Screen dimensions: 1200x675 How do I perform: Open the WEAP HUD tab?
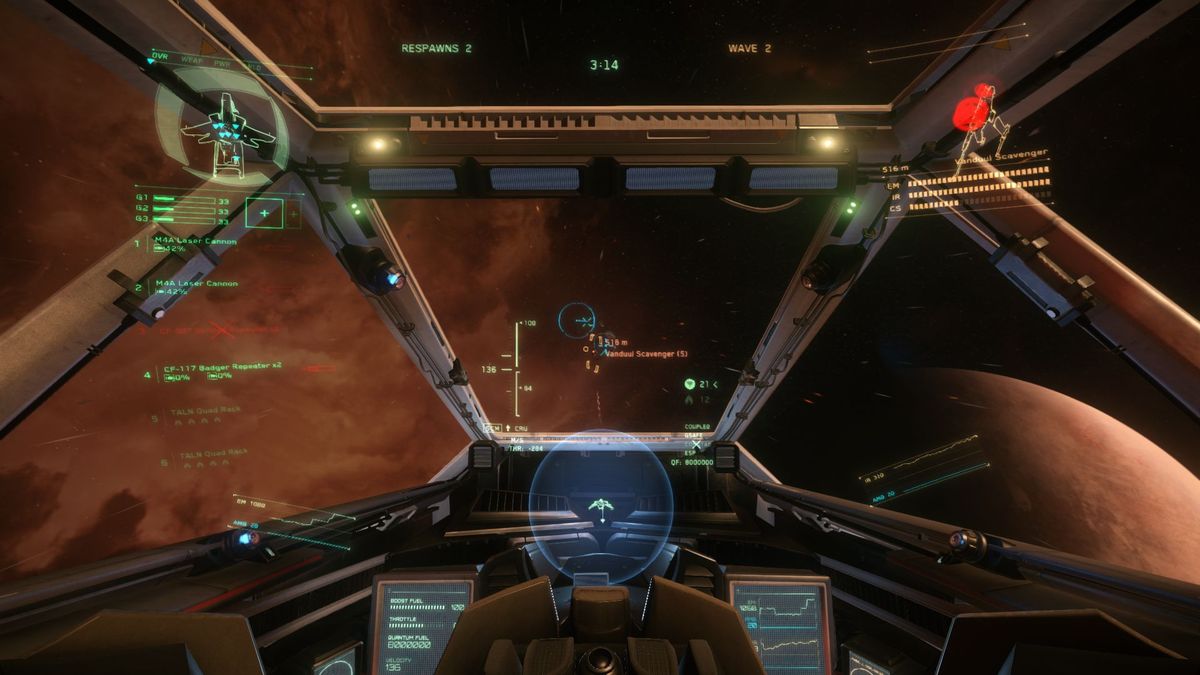click(191, 60)
